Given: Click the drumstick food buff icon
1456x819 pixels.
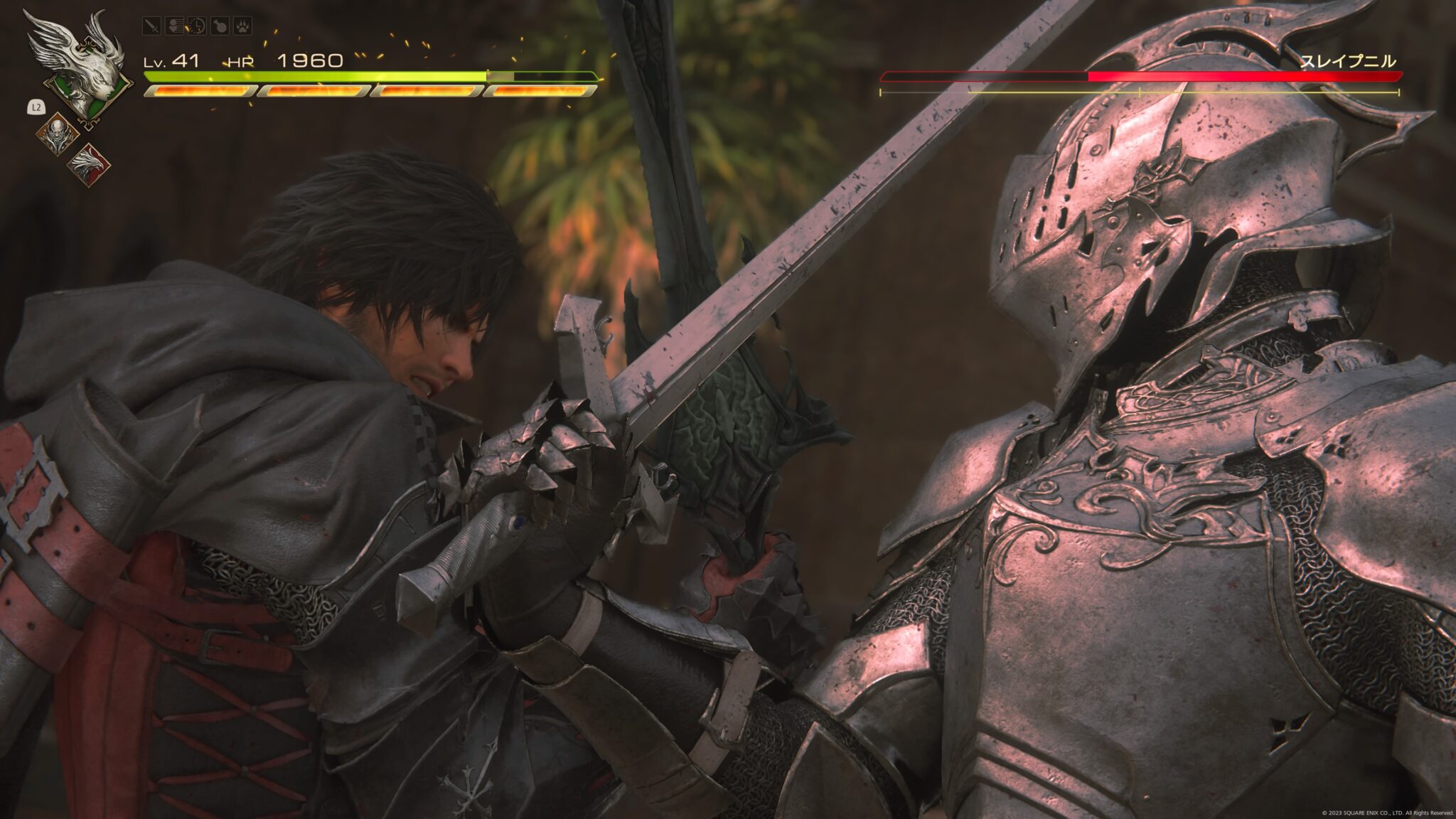Looking at the screenshot, I should click(219, 26).
